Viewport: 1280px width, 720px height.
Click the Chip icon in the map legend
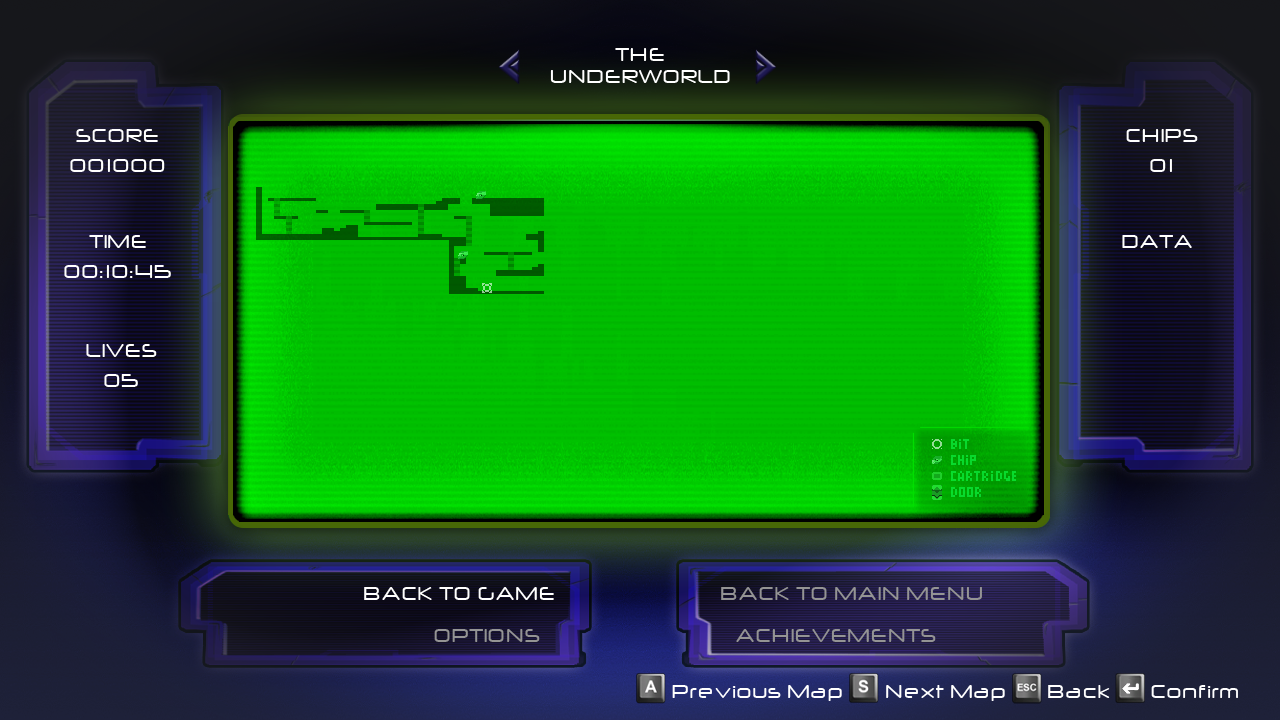point(937,460)
